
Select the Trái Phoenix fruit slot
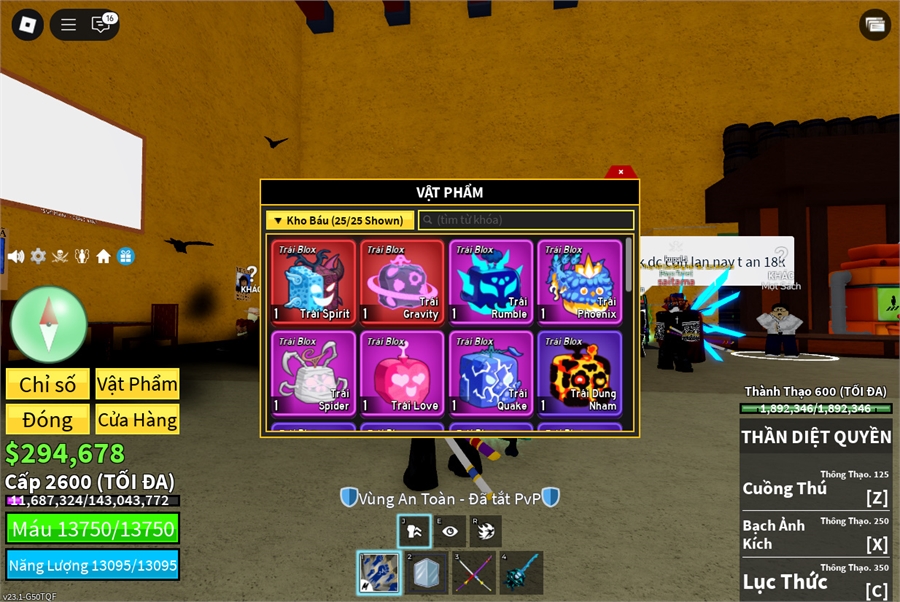click(x=579, y=282)
